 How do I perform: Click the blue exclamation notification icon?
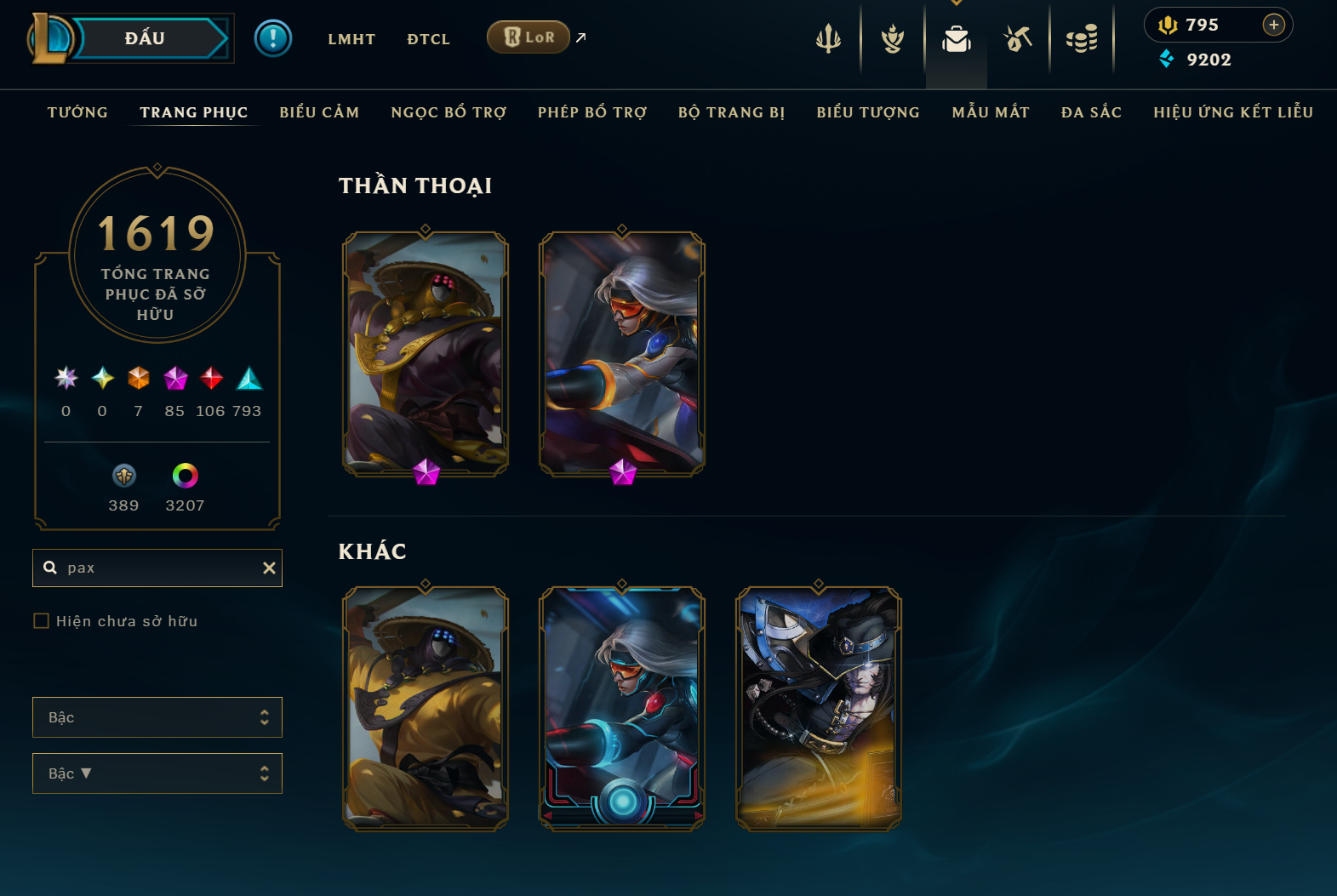click(273, 37)
